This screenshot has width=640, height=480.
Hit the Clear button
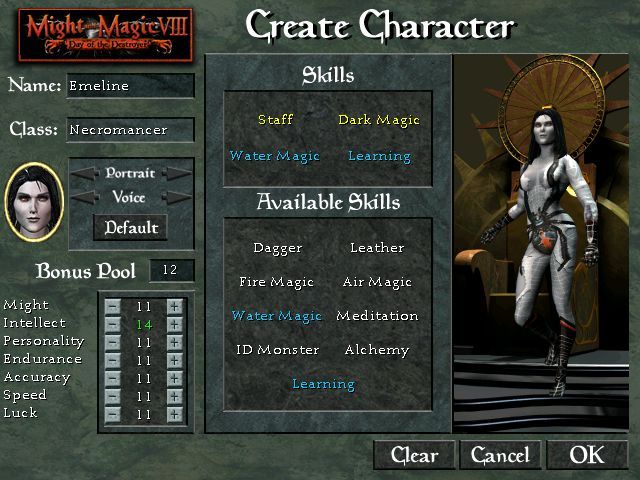tap(414, 455)
